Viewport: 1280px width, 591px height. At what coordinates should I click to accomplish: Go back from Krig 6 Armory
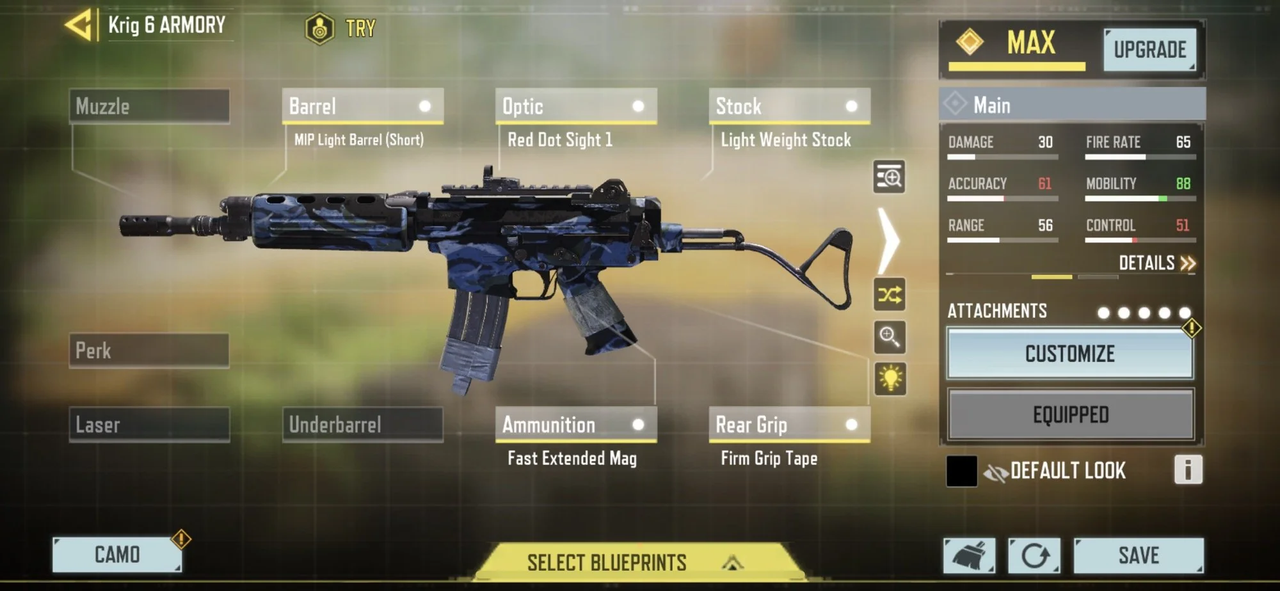[x=79, y=25]
